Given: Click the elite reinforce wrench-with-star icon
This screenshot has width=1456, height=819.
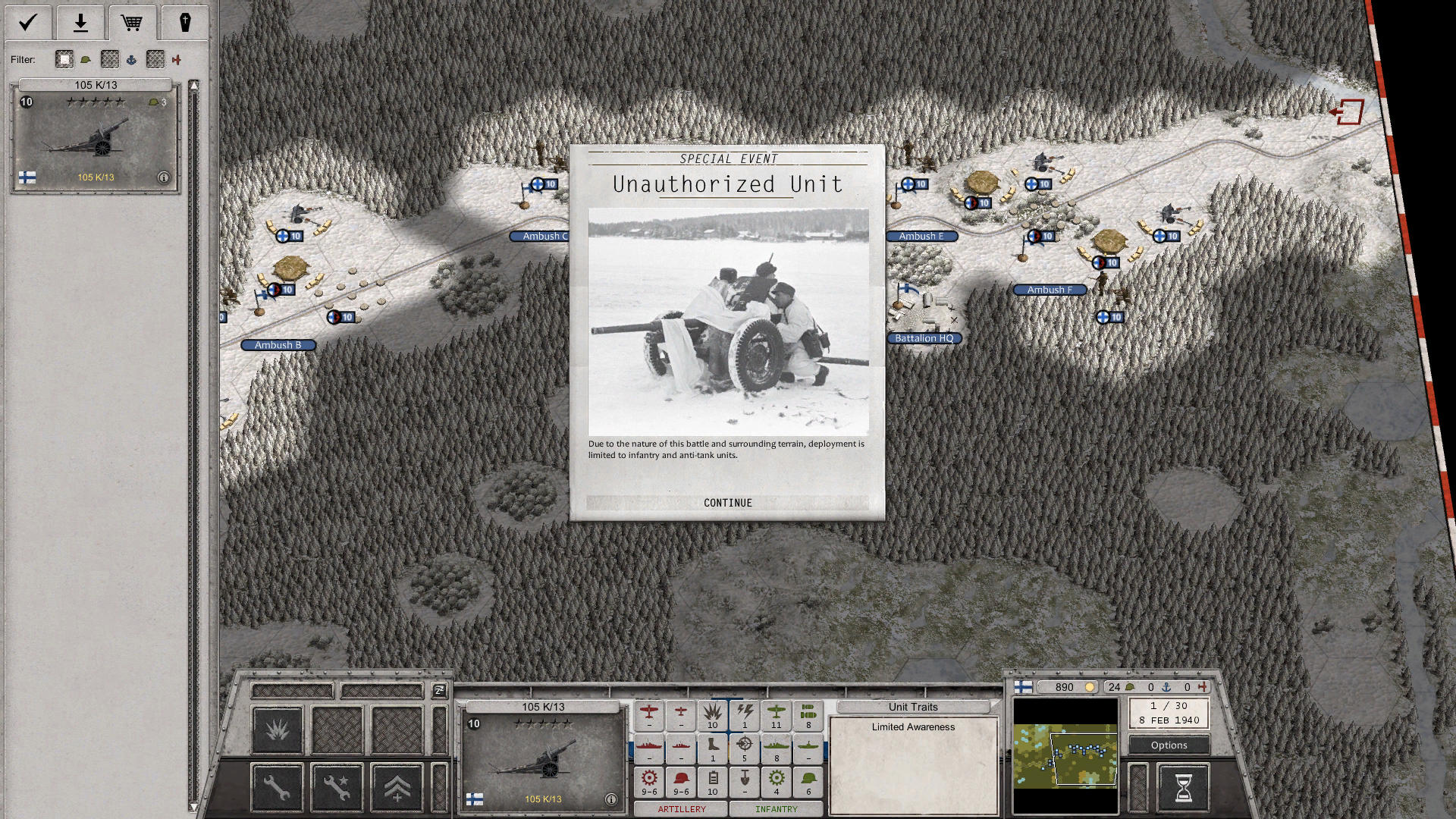Looking at the screenshot, I should pyautogui.click(x=336, y=786).
